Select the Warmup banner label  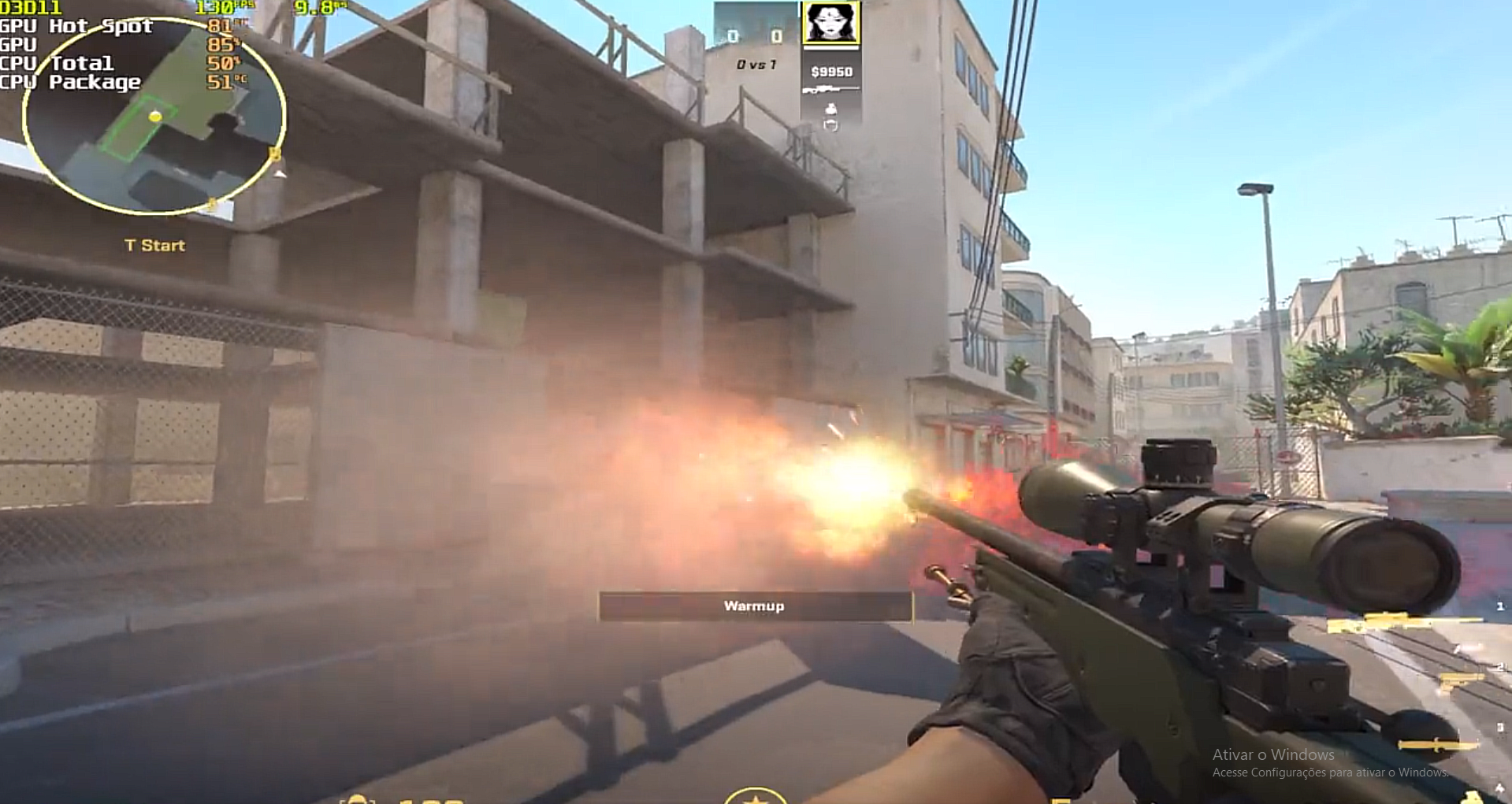755,606
